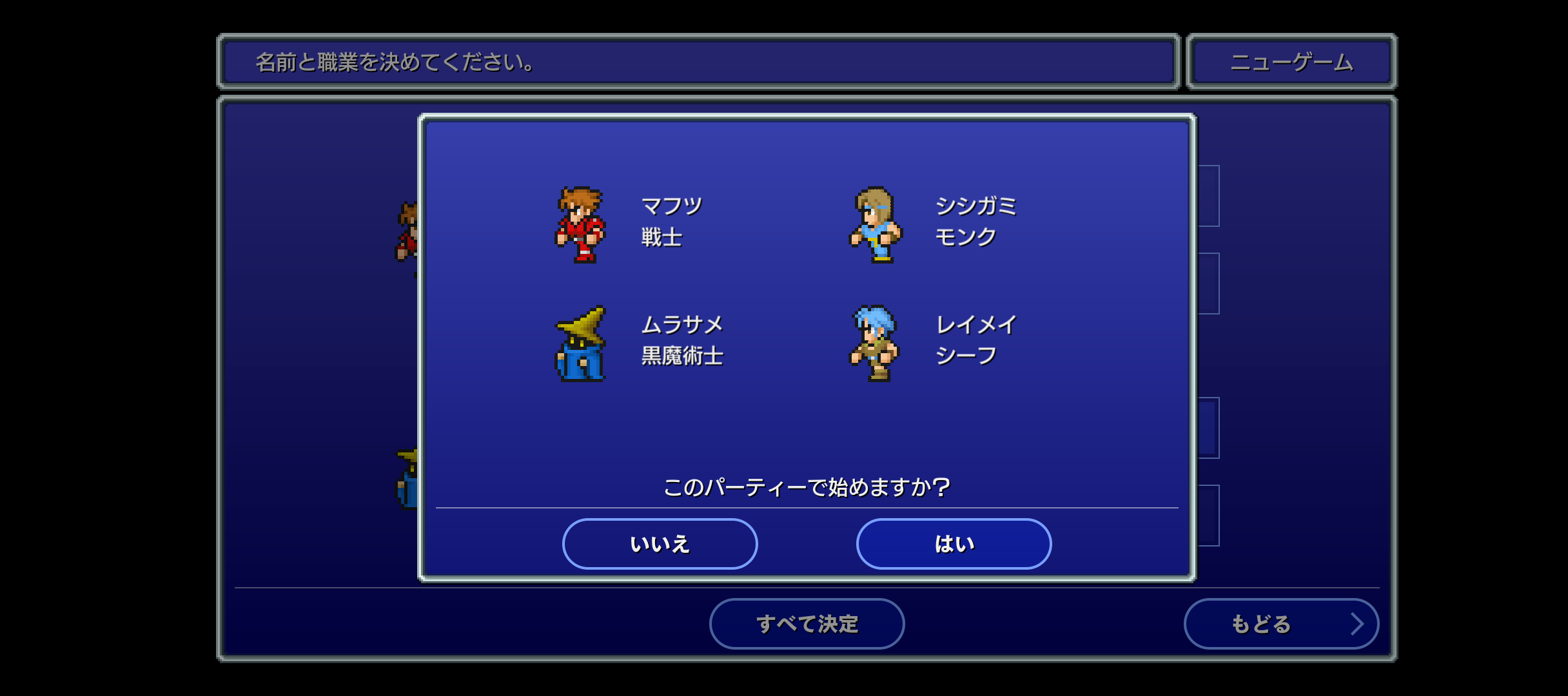Screen dimensions: 1568x696
Task: Go back with the もどる button
Action: 1280,624
